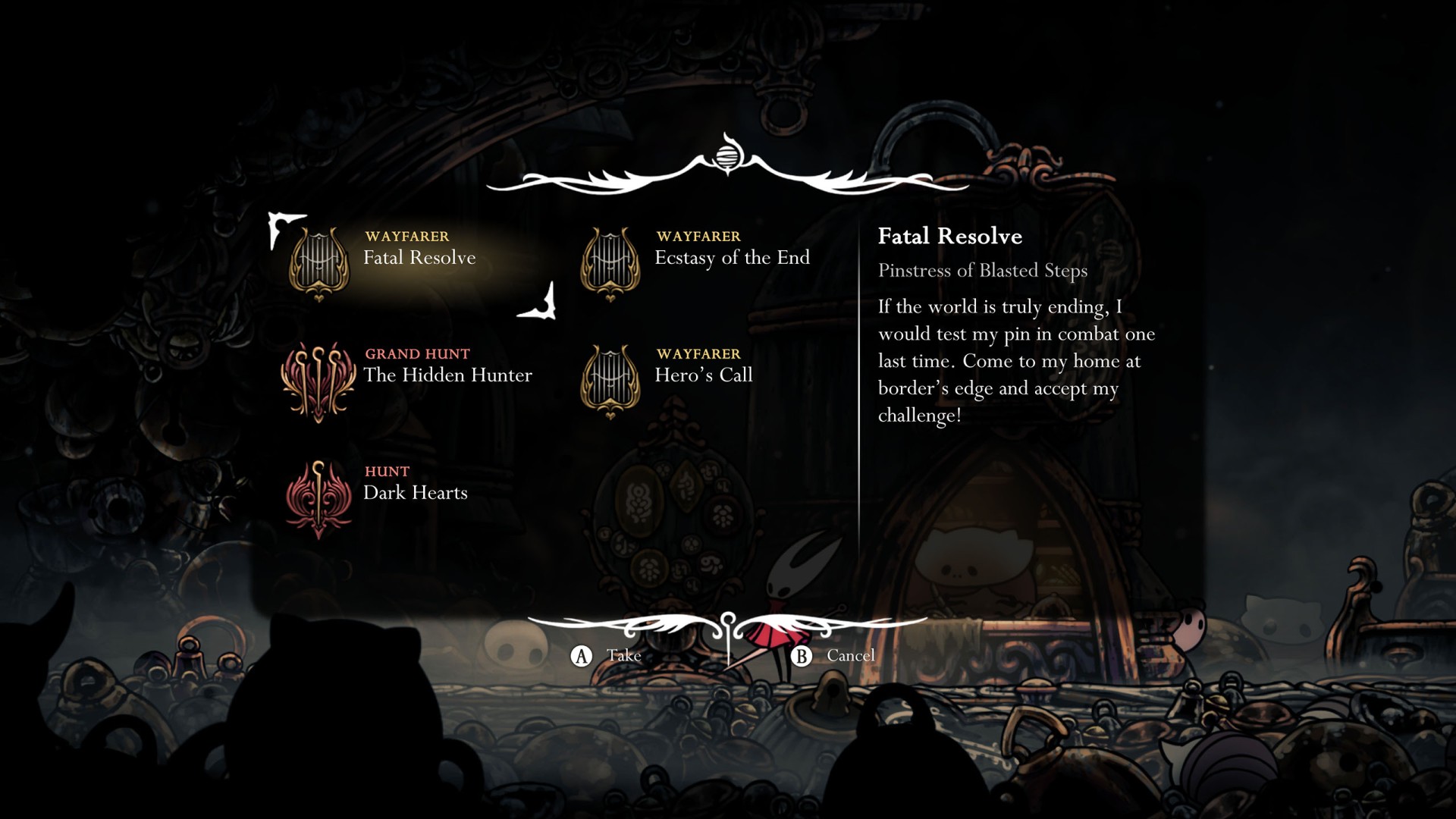Select the Fatal Resolve wayfarer quest
Viewport: 1456px width, 819px height.
click(x=419, y=258)
